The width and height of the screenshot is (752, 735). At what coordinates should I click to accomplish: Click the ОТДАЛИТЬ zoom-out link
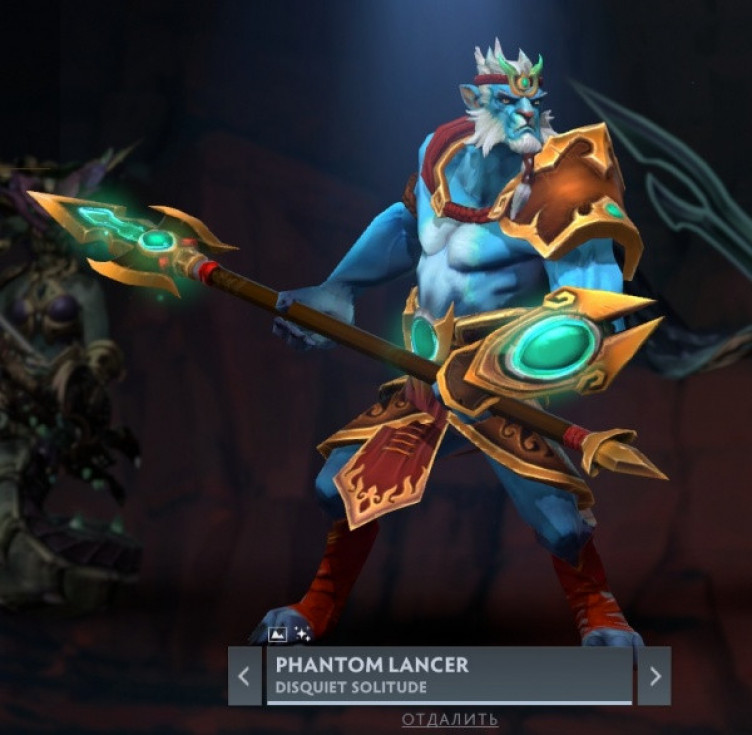(x=450, y=719)
